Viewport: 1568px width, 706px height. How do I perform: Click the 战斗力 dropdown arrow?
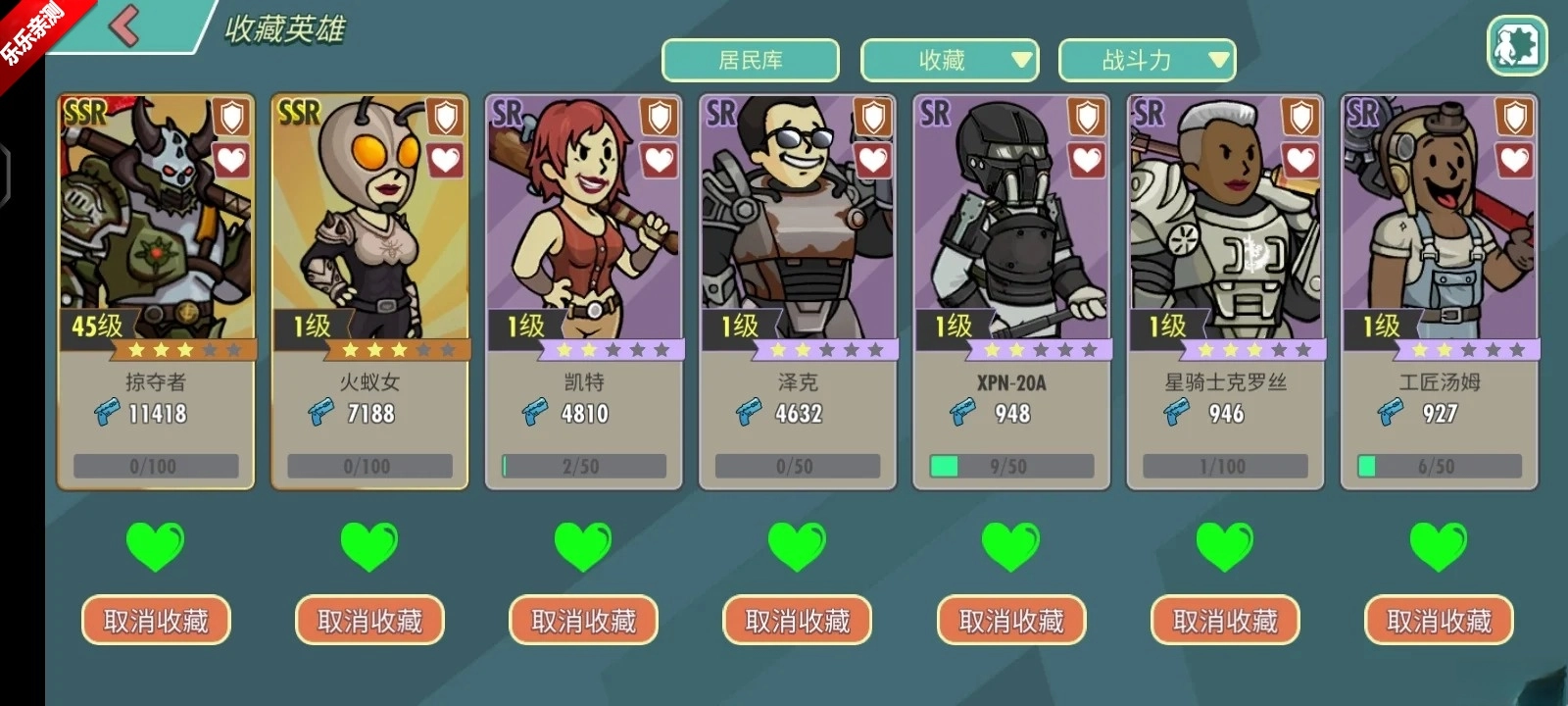coord(1218,59)
